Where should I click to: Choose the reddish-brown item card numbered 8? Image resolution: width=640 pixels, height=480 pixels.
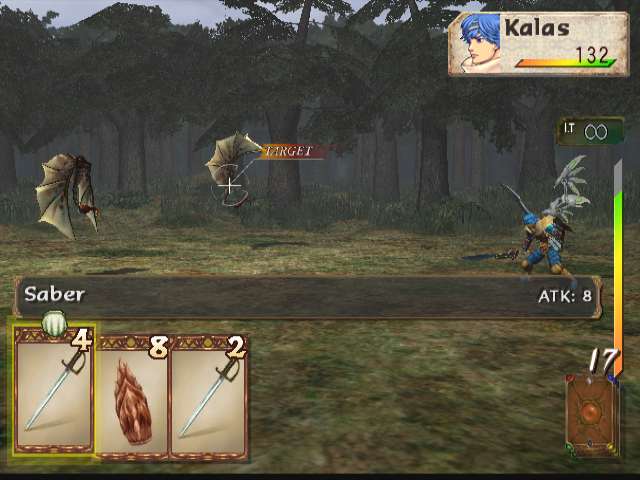pos(132,396)
